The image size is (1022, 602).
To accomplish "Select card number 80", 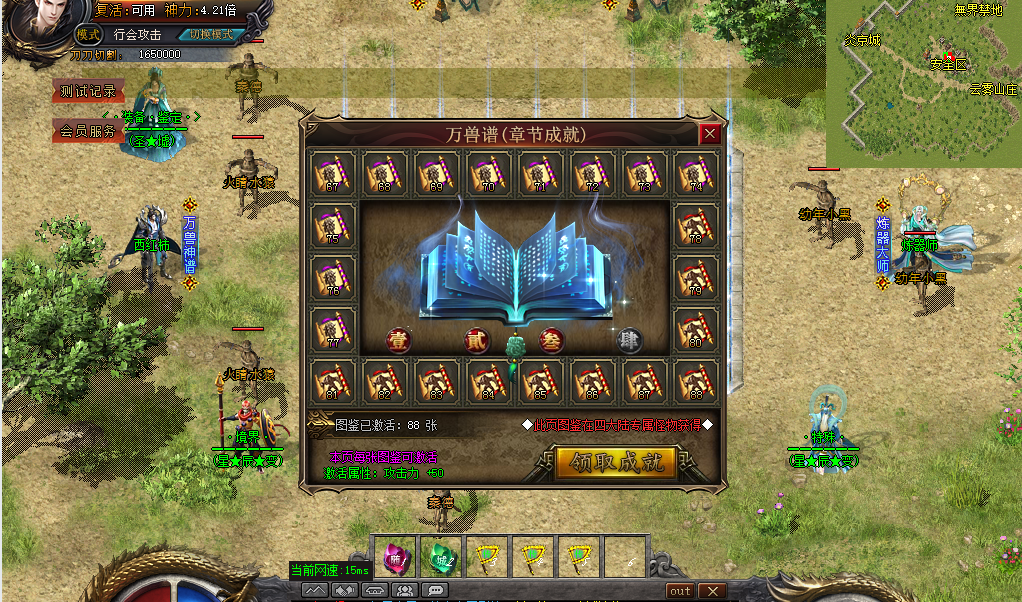I will 696,330.
